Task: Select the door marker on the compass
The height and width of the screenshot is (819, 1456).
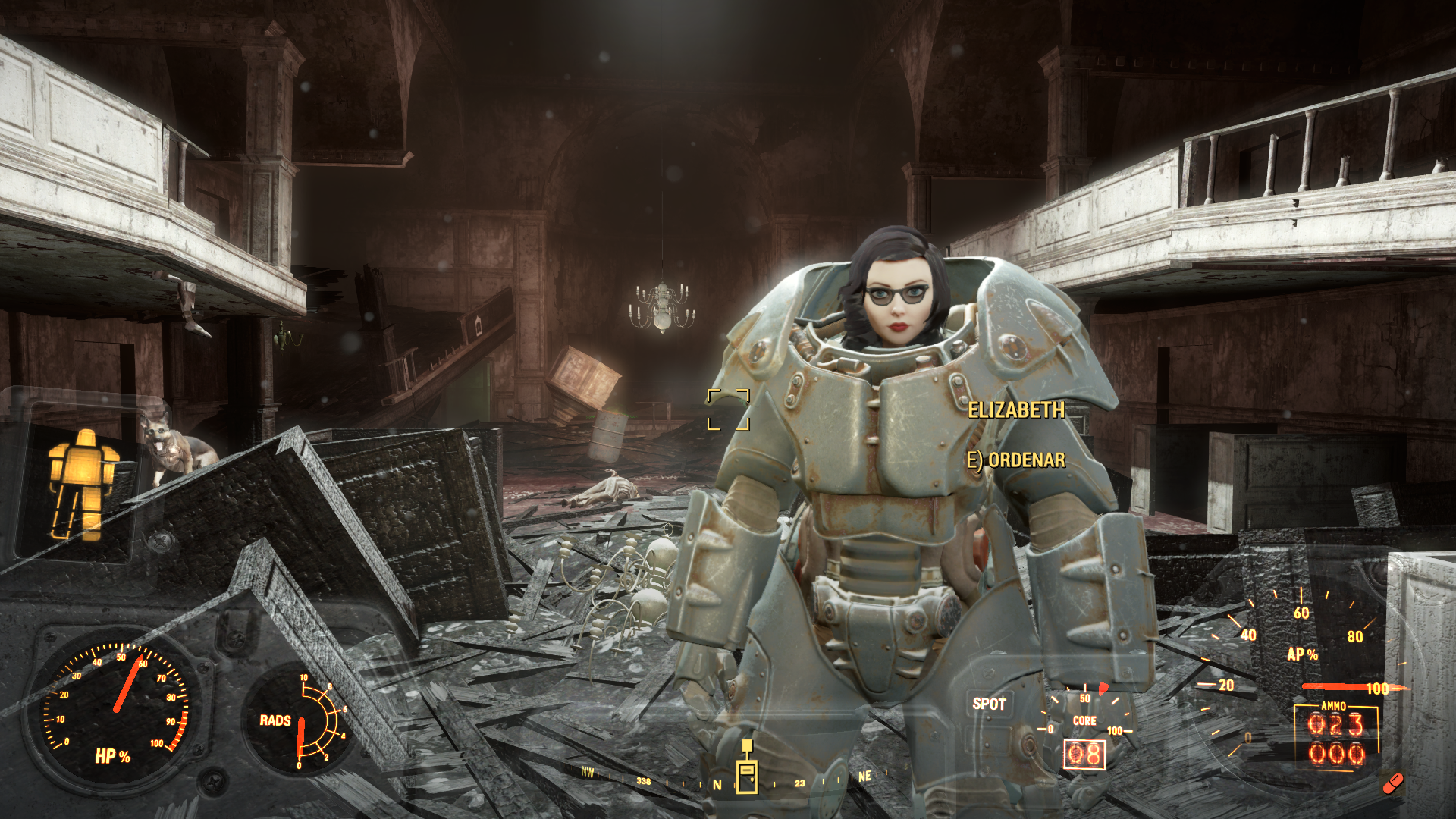Action: (x=747, y=769)
